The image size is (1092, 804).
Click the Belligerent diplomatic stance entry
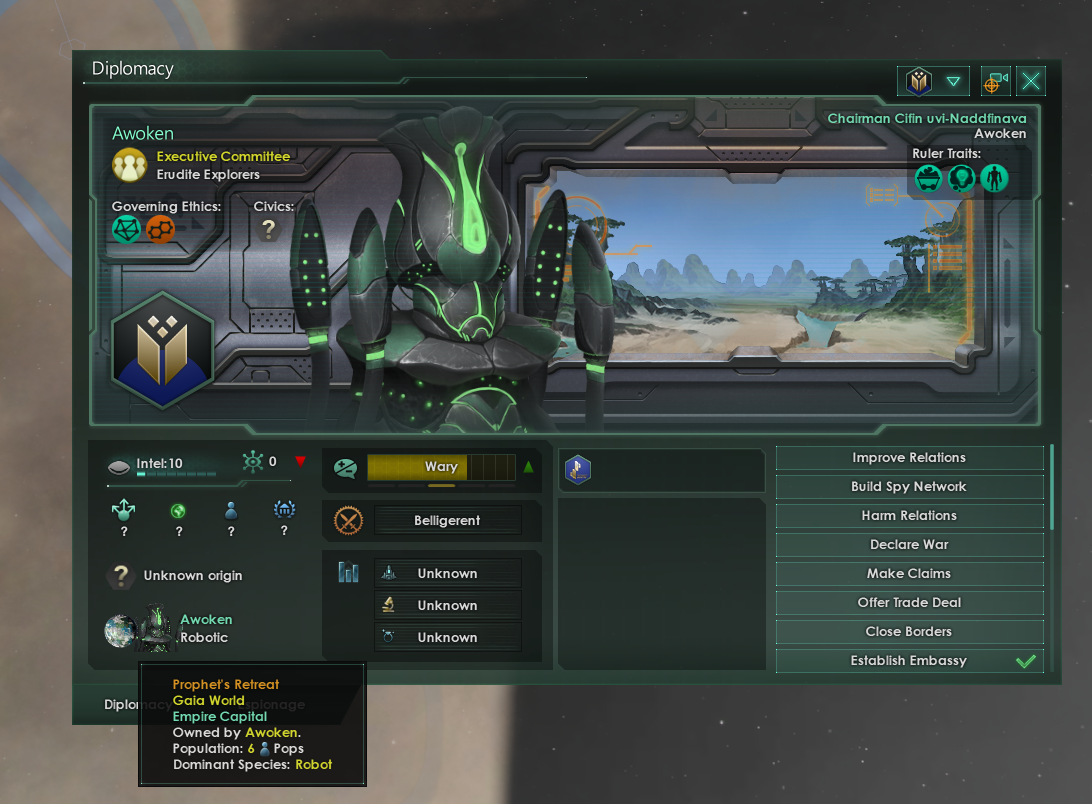tap(447, 521)
